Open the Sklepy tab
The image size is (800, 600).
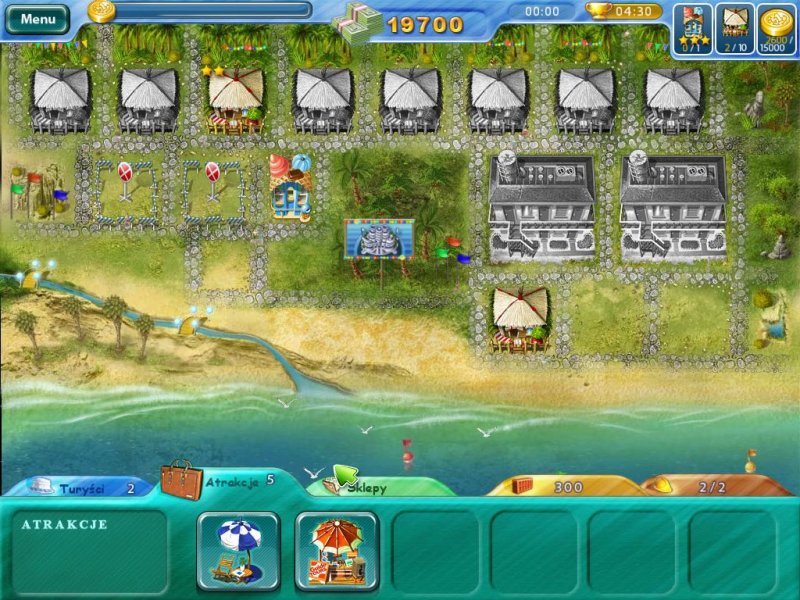point(375,487)
